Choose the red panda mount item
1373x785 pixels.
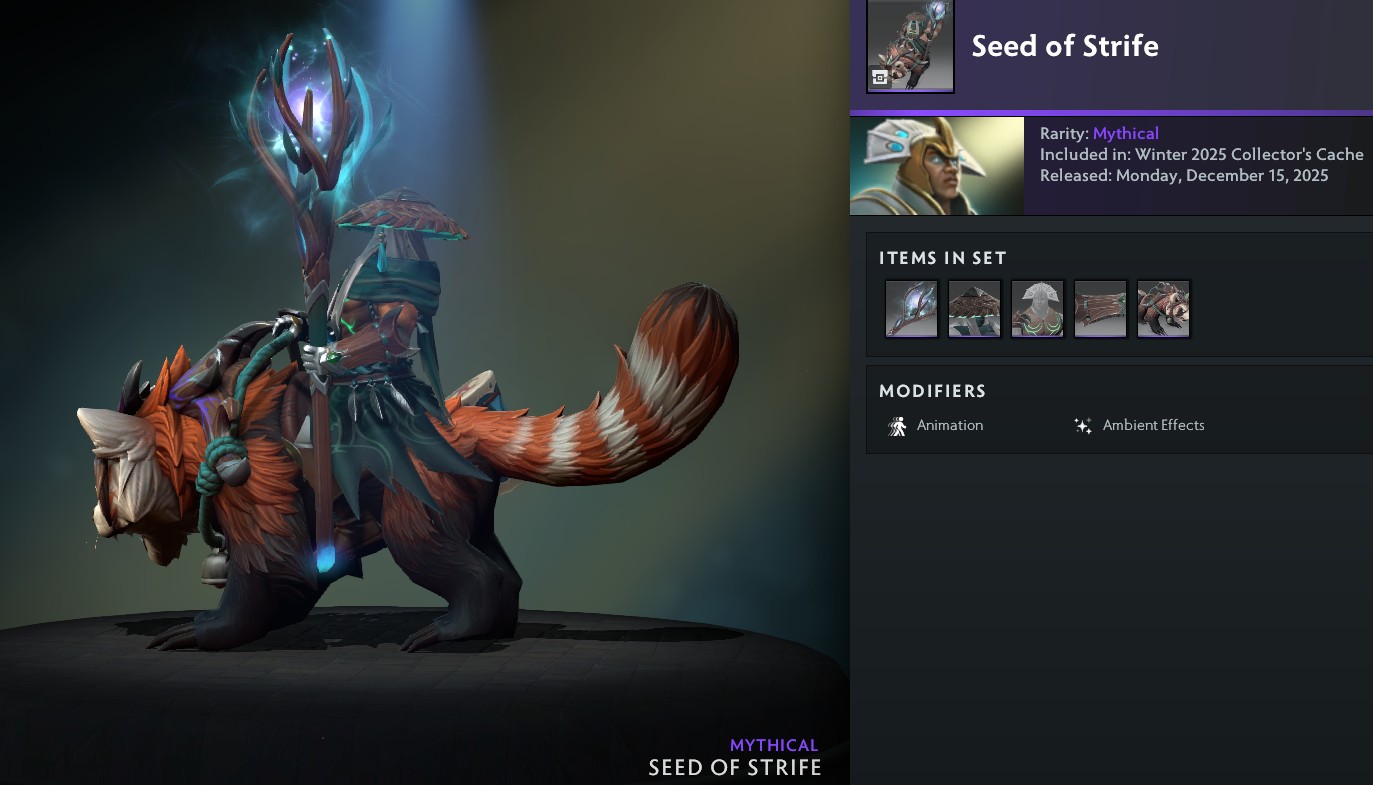(x=1163, y=309)
